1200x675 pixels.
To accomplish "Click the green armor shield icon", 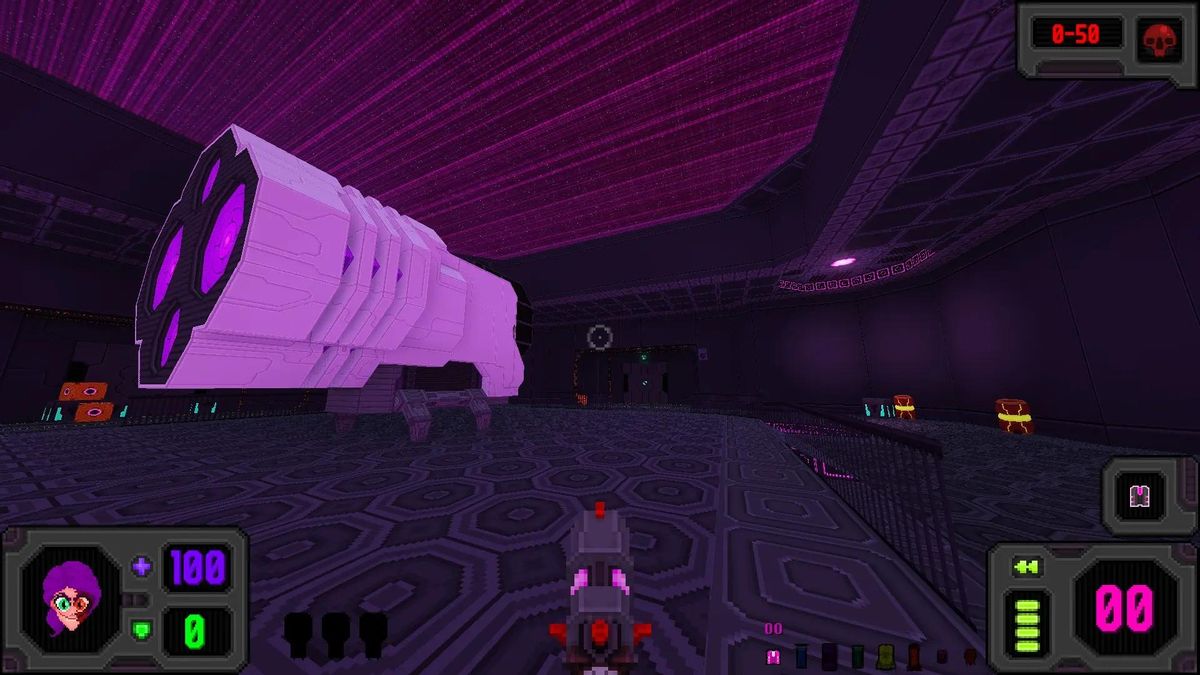I will point(142,630).
